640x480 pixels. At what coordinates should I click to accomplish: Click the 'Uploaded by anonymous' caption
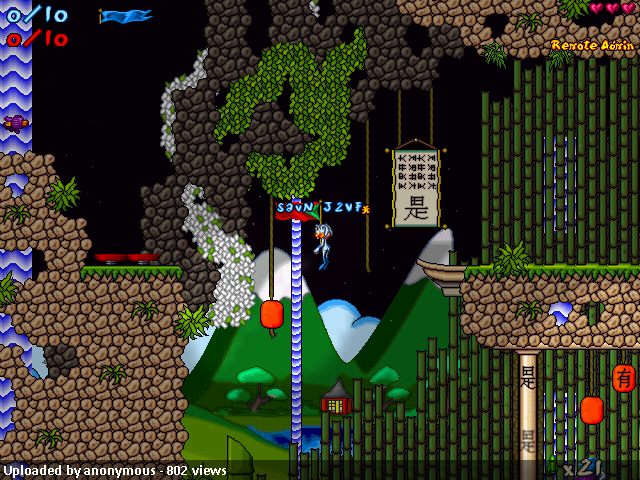click(115, 470)
